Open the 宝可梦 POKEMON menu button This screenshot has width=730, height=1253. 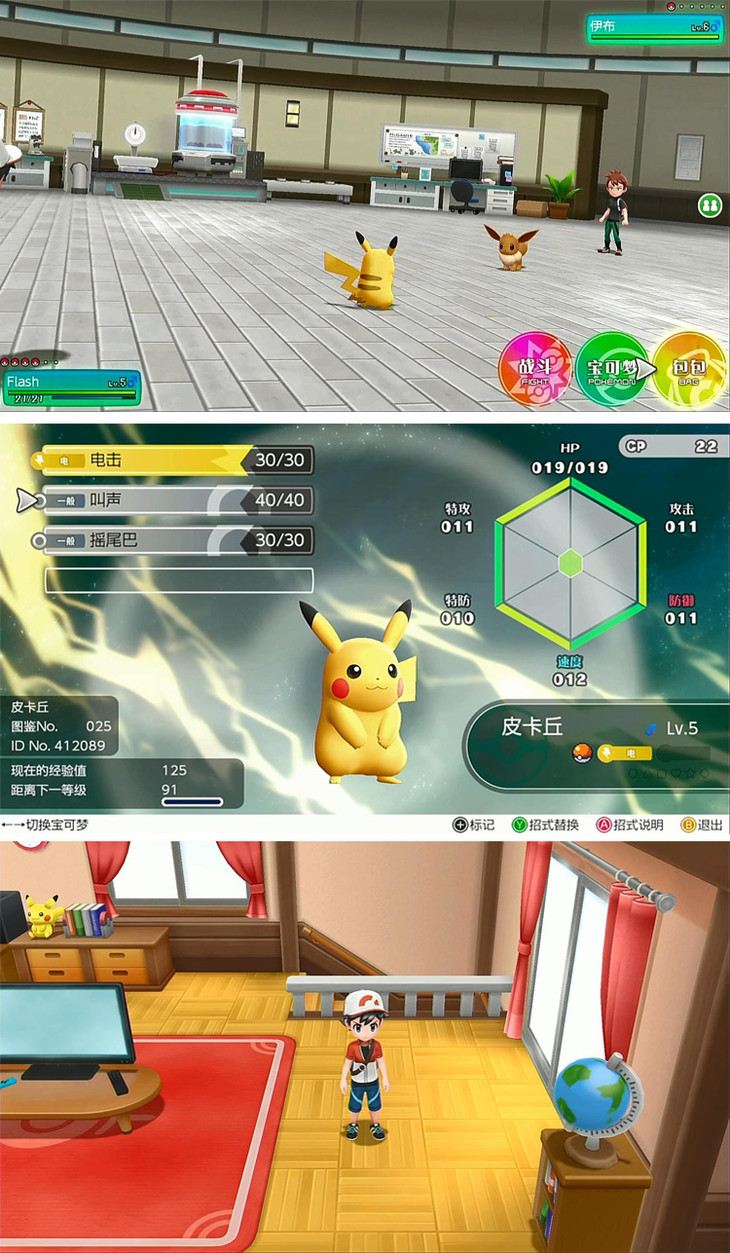coord(611,368)
